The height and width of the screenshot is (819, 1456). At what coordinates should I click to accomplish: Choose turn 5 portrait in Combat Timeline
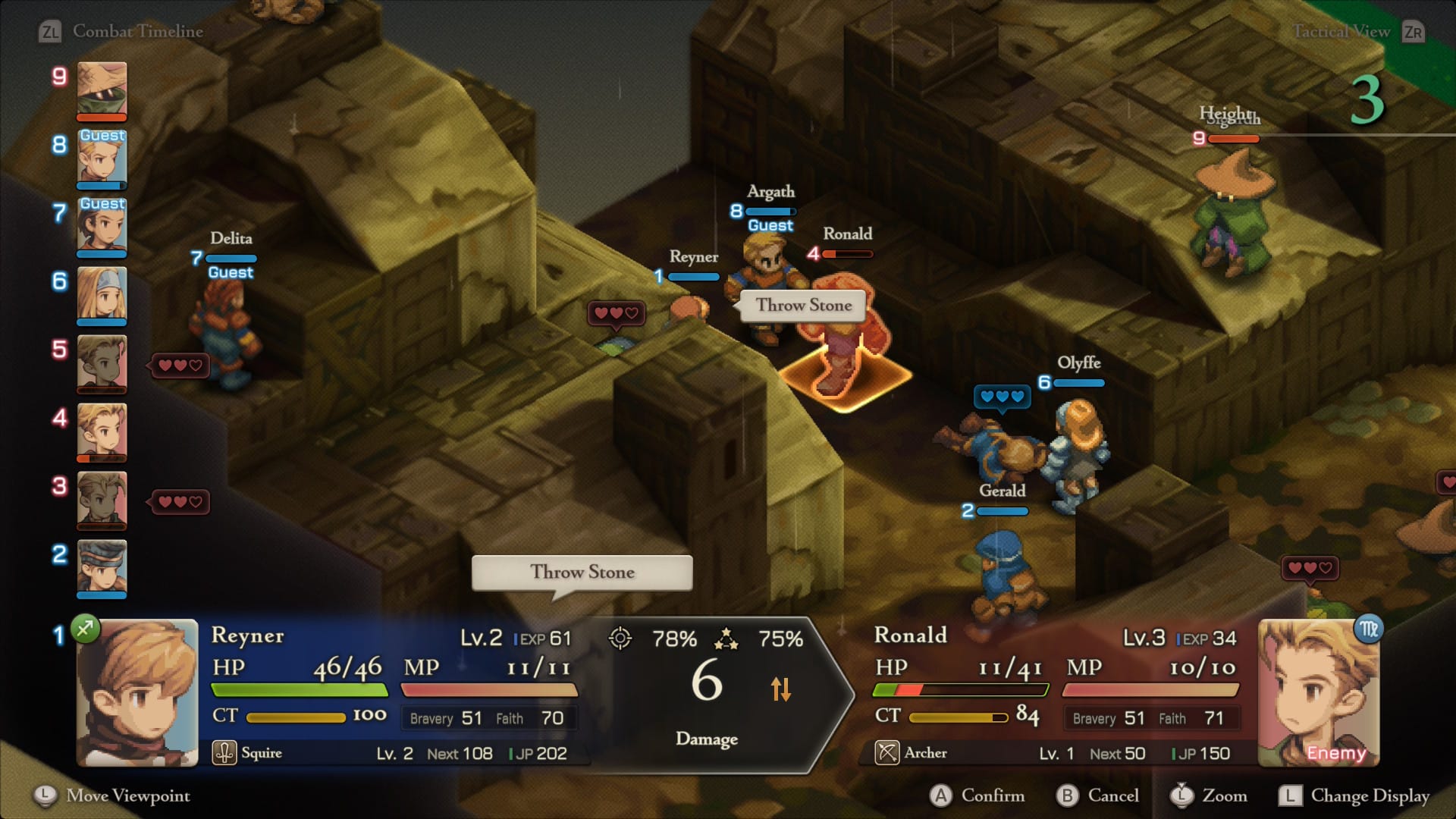[102, 362]
